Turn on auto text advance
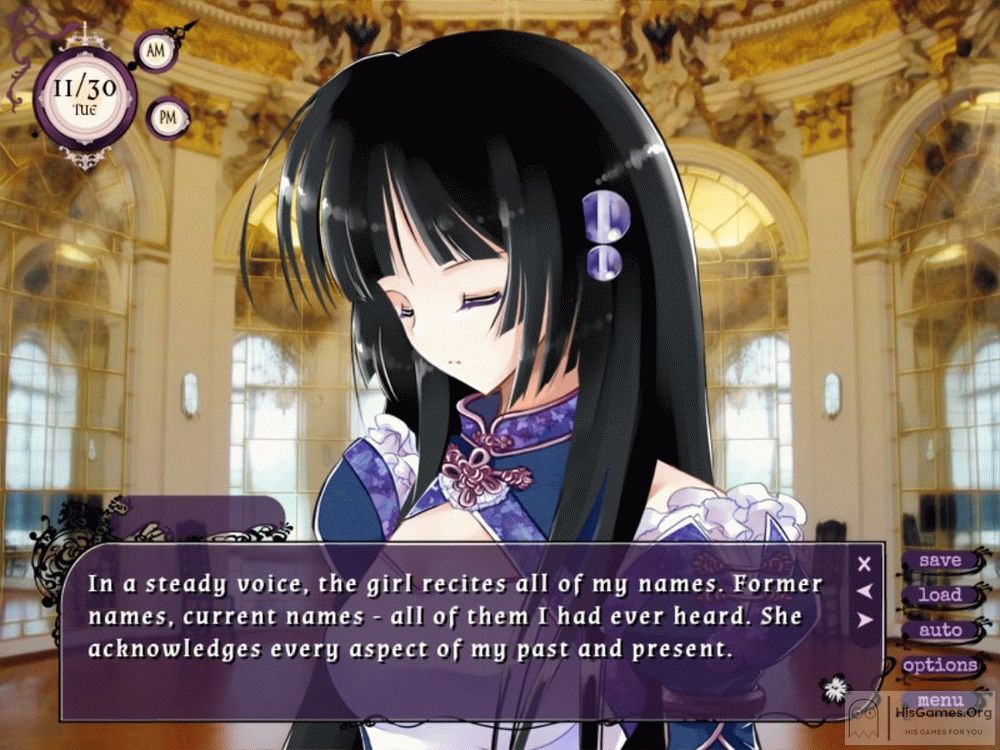This screenshot has width=1000, height=750. click(939, 630)
